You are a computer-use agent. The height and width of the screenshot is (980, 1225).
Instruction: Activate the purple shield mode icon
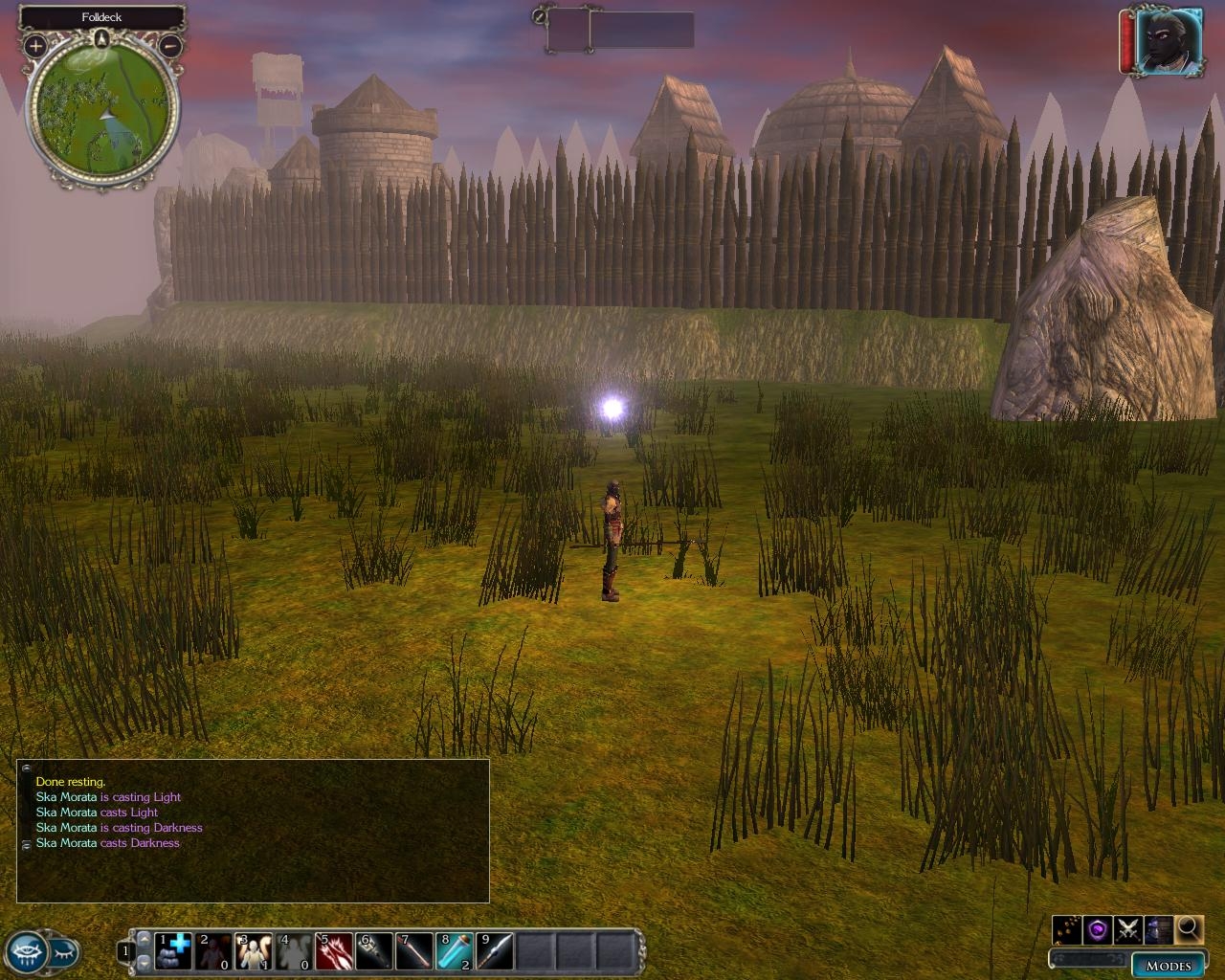[1099, 928]
